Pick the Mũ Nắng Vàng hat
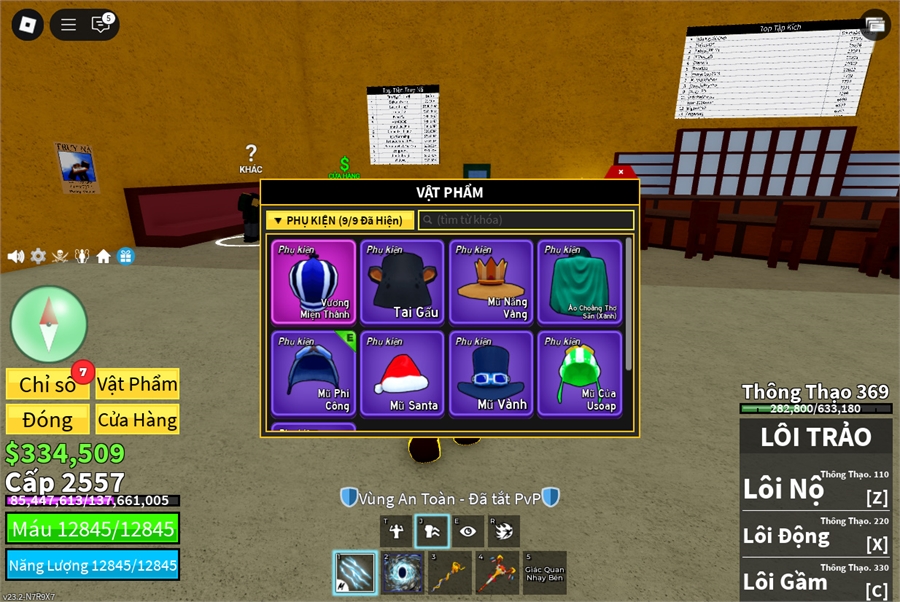This screenshot has height=602, width=900. [x=491, y=282]
